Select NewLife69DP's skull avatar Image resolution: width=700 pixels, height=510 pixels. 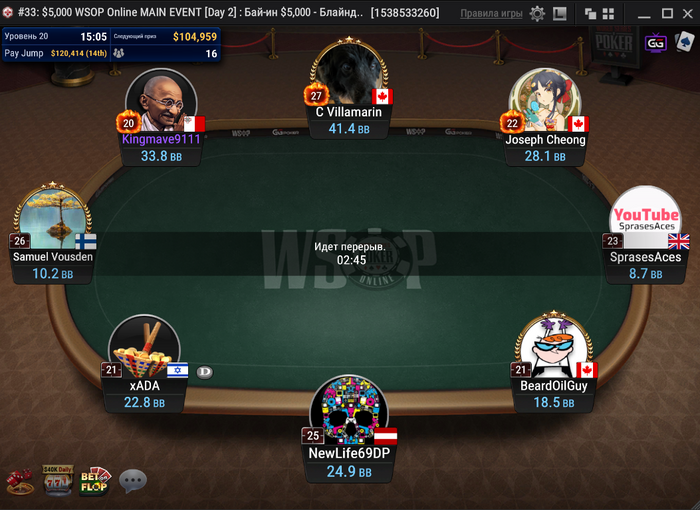click(x=349, y=410)
